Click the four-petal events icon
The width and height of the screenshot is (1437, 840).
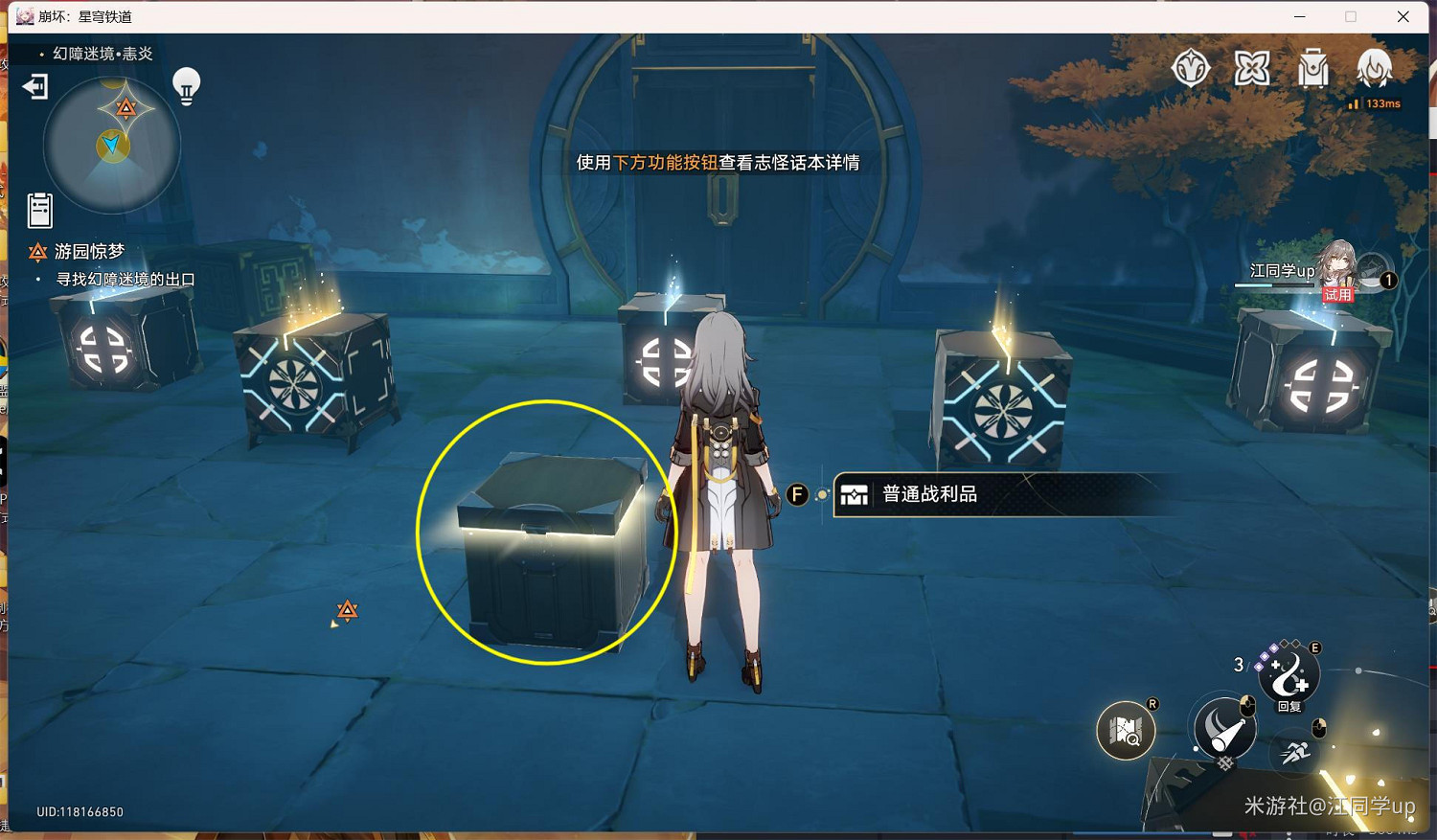1251,68
